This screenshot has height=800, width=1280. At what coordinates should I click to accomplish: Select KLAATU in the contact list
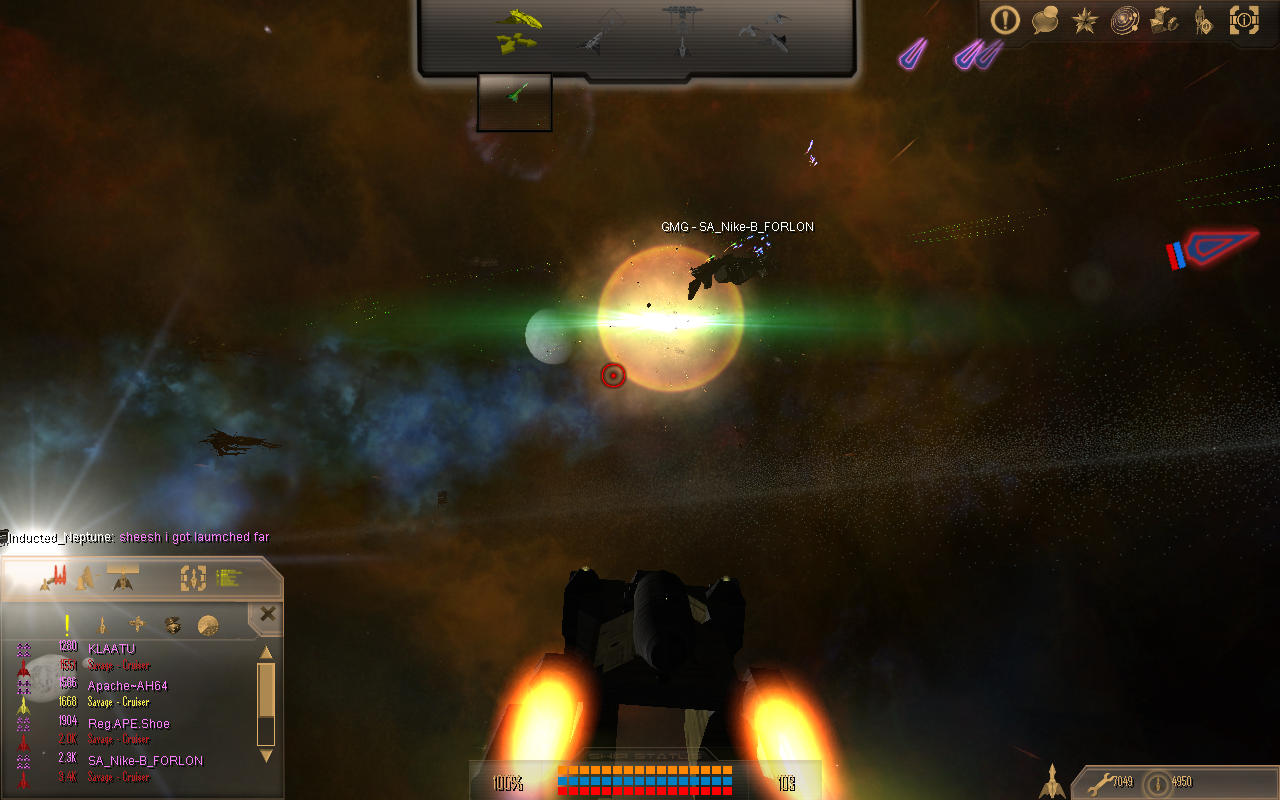111,648
